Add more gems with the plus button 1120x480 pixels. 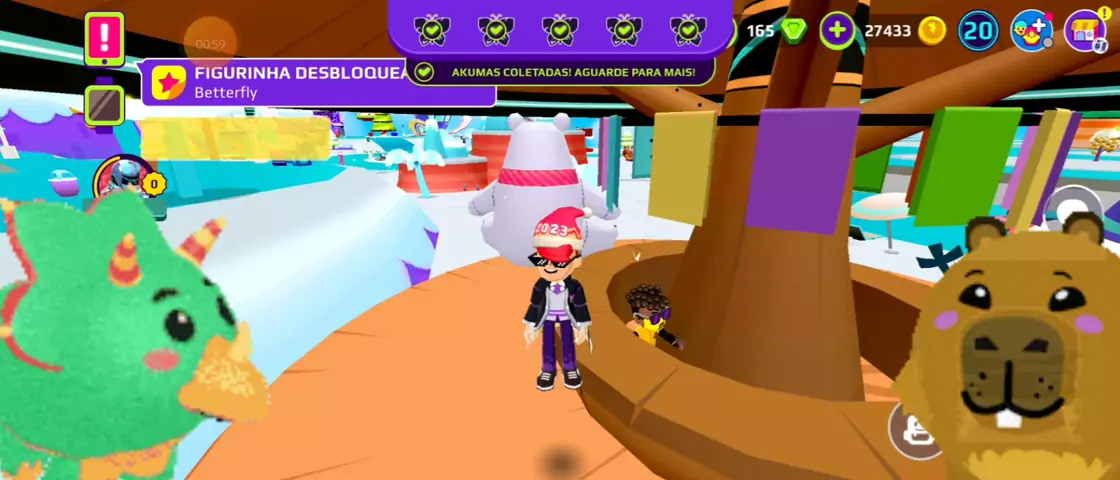point(837,31)
